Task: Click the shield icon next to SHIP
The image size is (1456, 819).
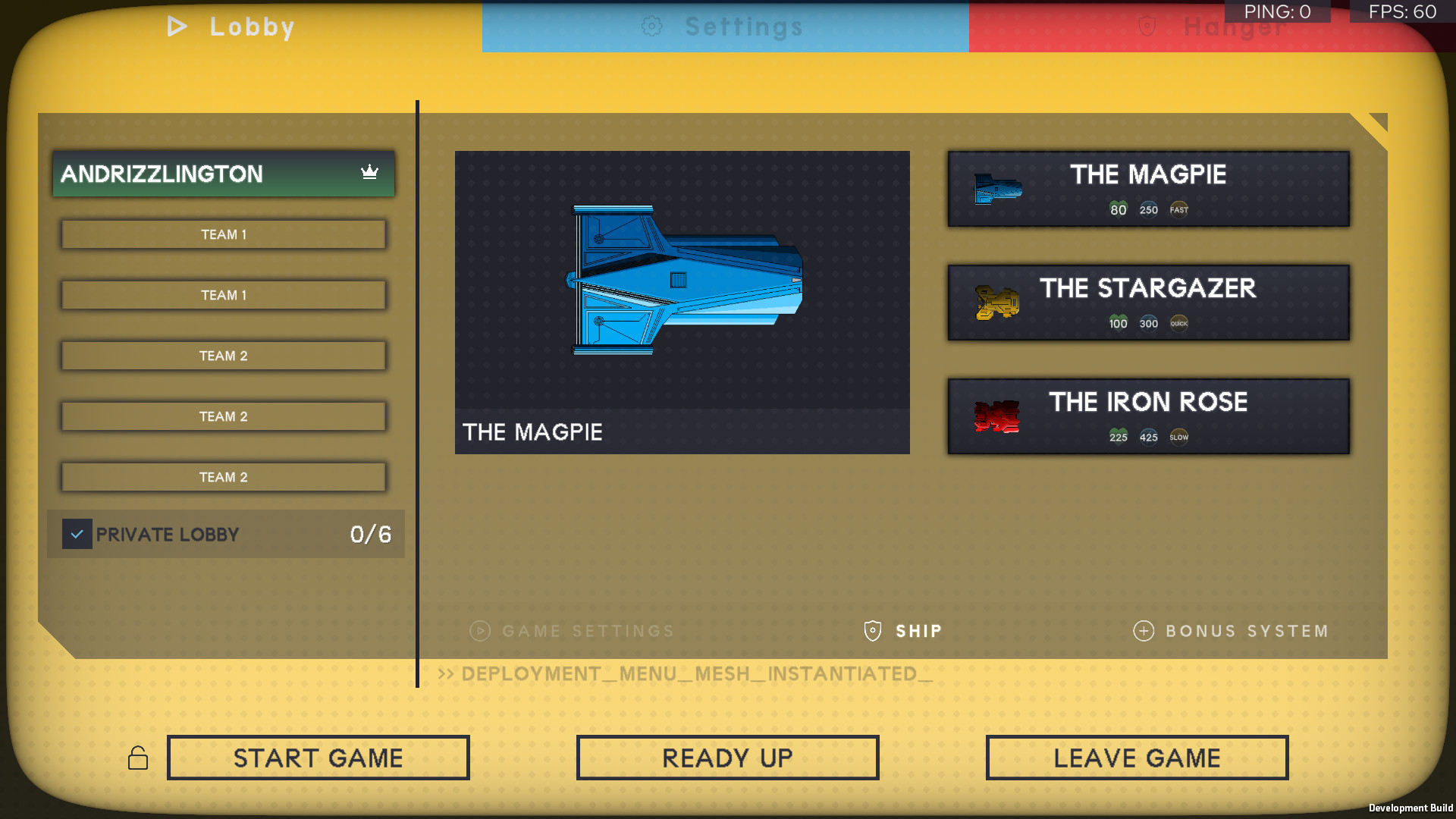Action: tap(871, 631)
